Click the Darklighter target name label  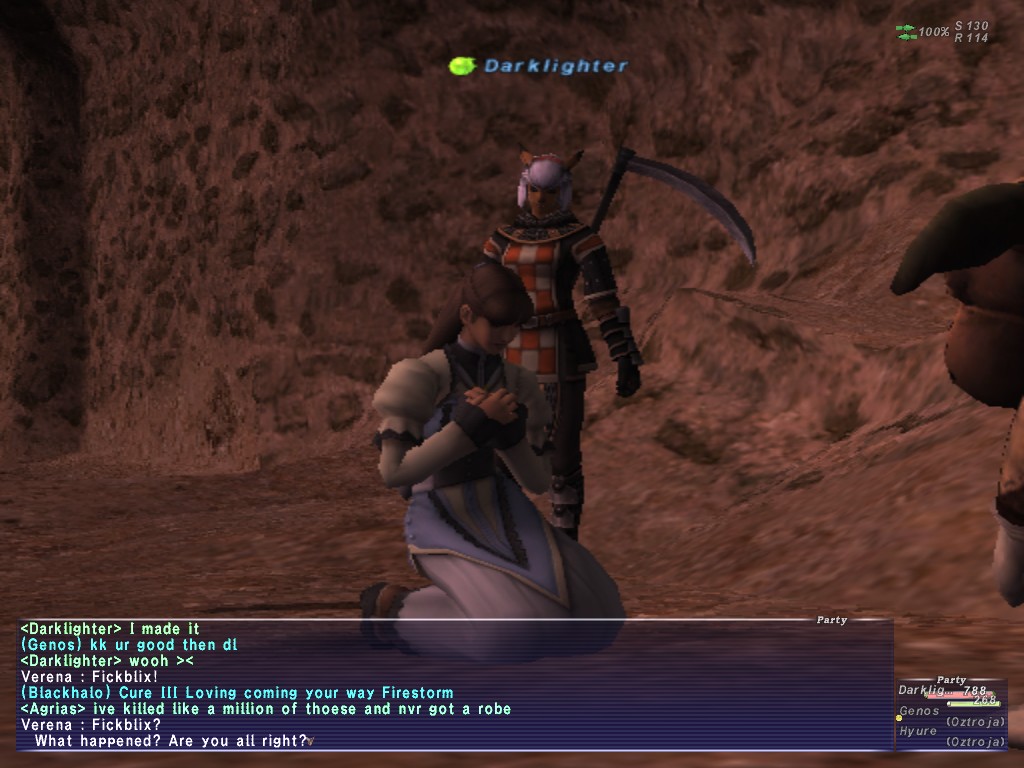coord(555,66)
